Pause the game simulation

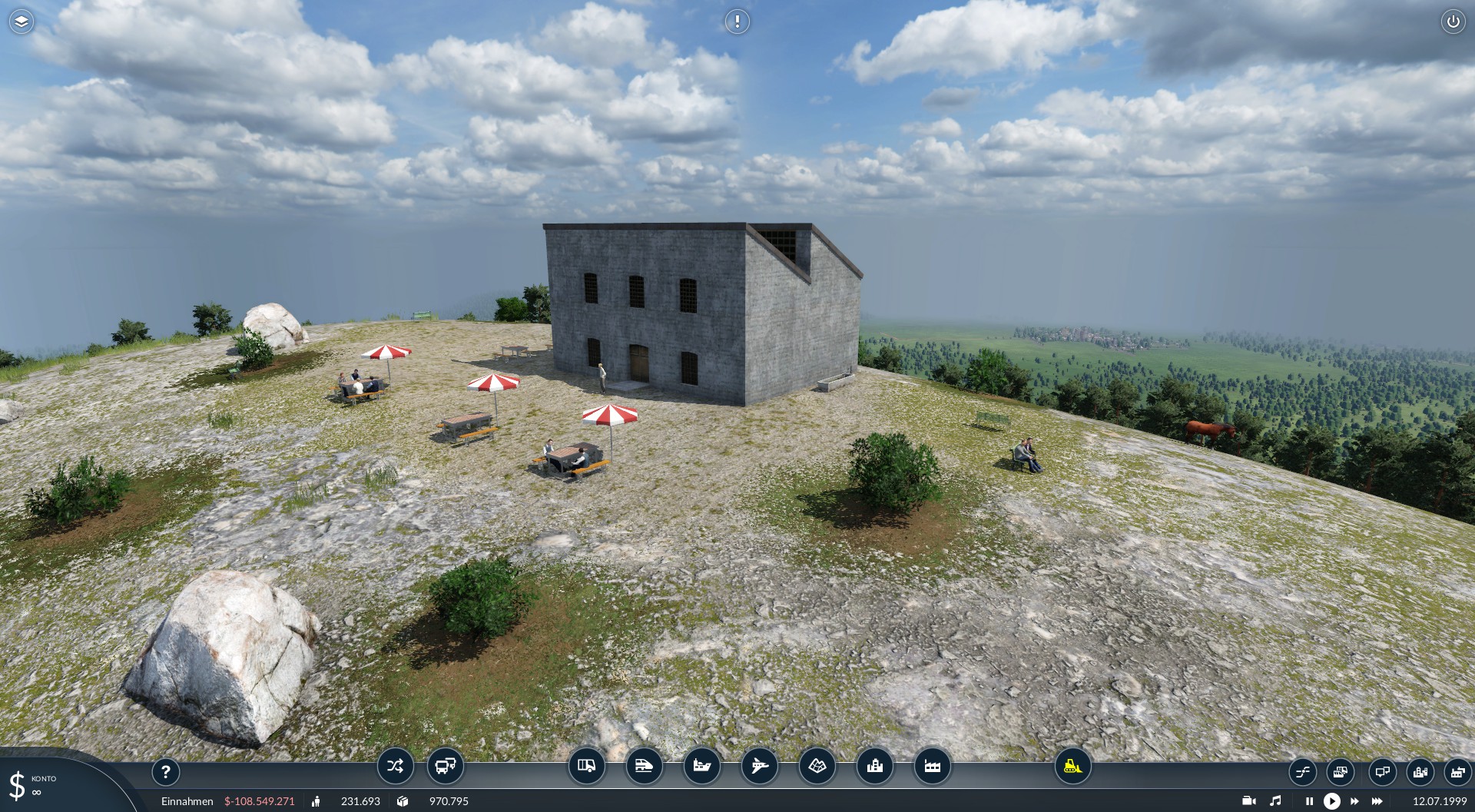1309,801
